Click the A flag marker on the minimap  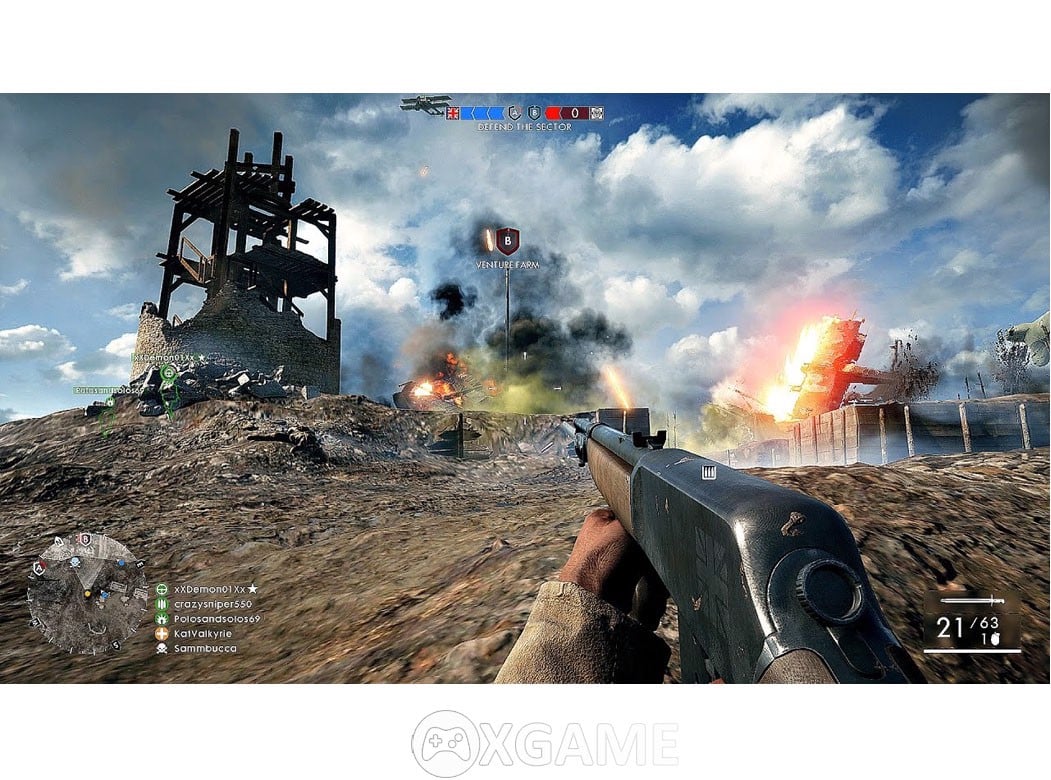pyautogui.click(x=40, y=568)
